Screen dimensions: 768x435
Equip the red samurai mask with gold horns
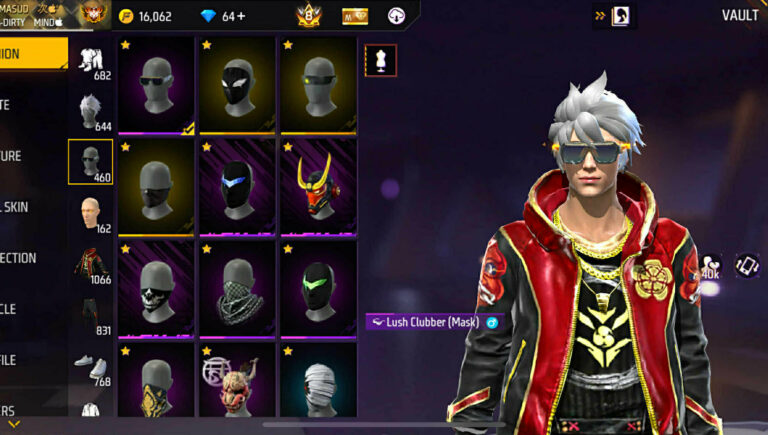coord(318,187)
